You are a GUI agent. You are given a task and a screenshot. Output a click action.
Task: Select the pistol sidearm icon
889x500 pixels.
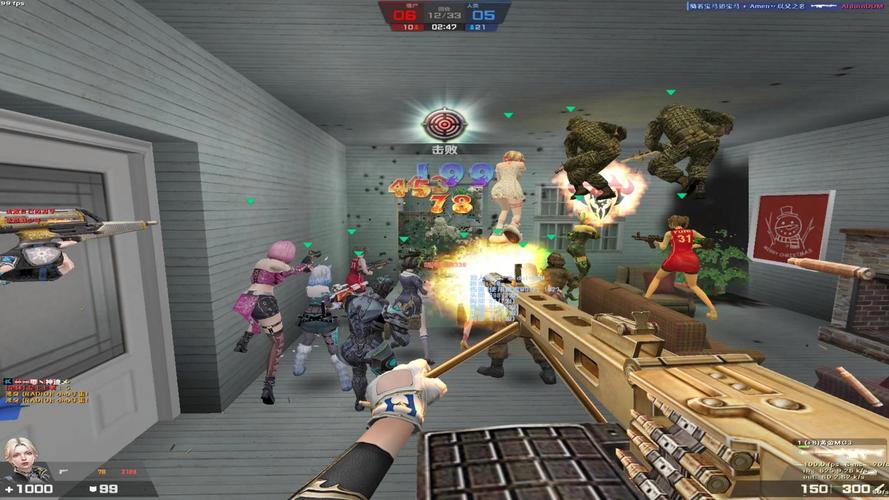pyautogui.click(x=64, y=470)
